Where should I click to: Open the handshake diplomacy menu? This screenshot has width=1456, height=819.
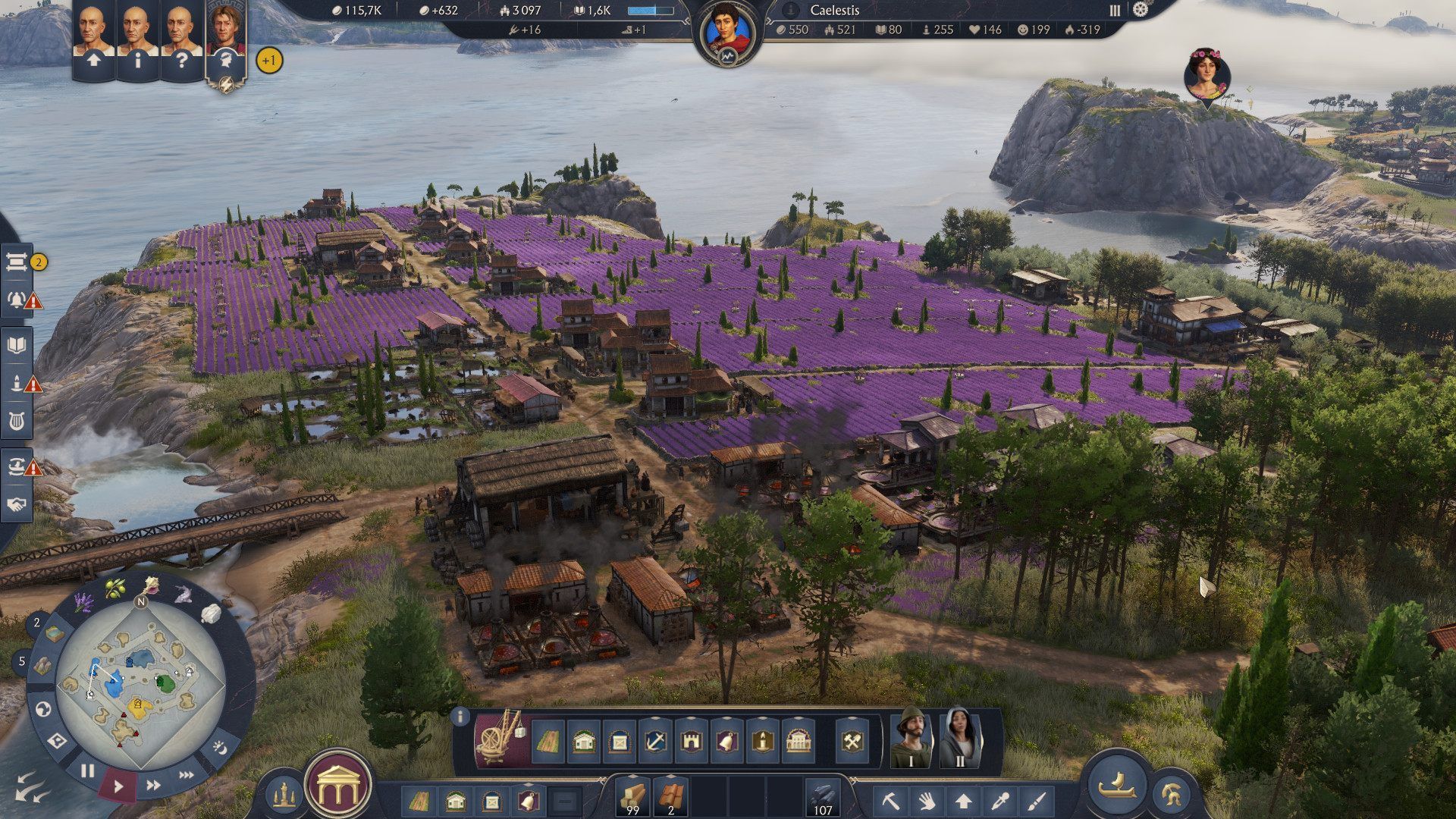(x=17, y=504)
